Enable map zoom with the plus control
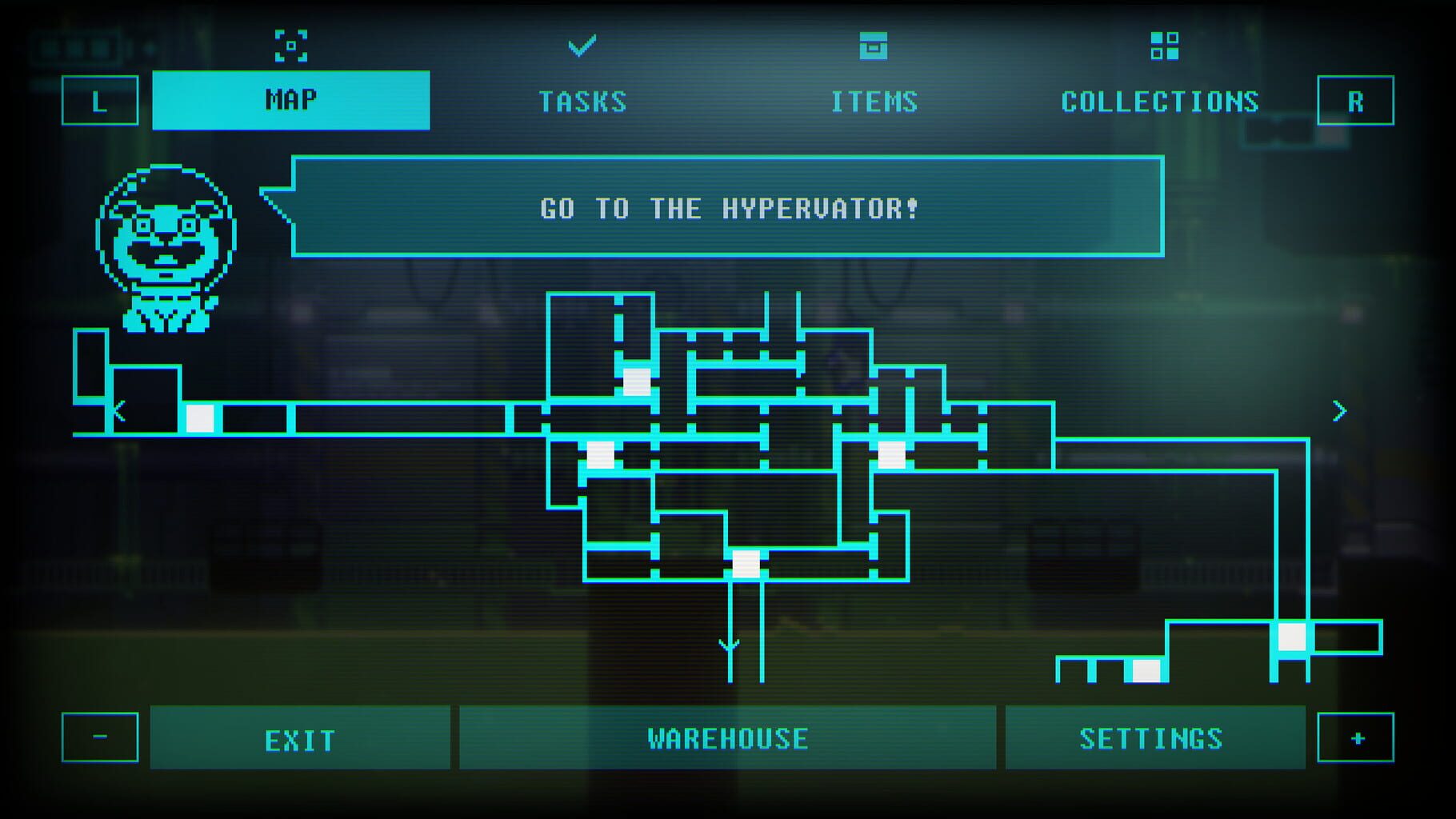Viewport: 1456px width, 819px height. 1354,737
